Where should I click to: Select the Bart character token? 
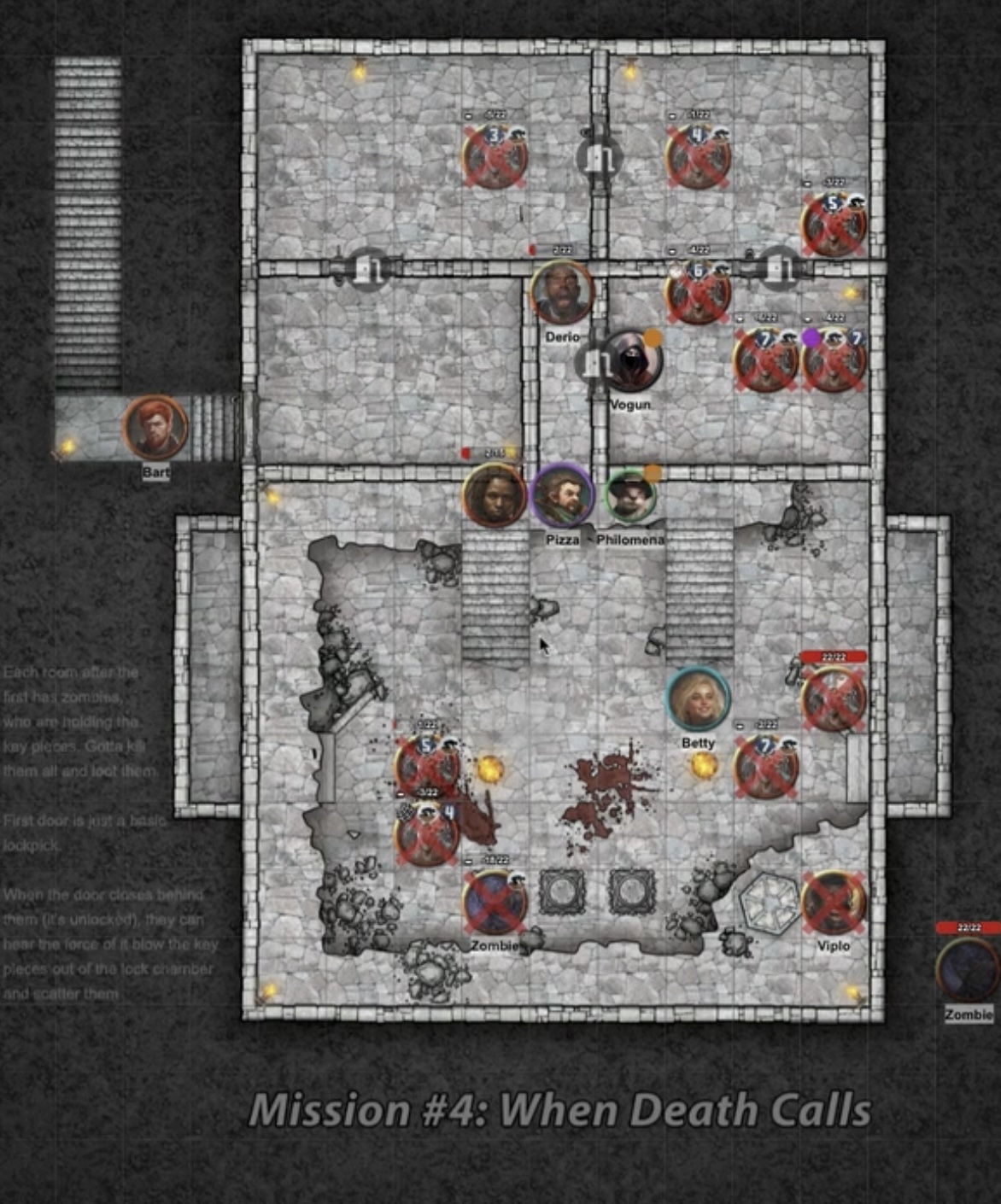pos(155,427)
